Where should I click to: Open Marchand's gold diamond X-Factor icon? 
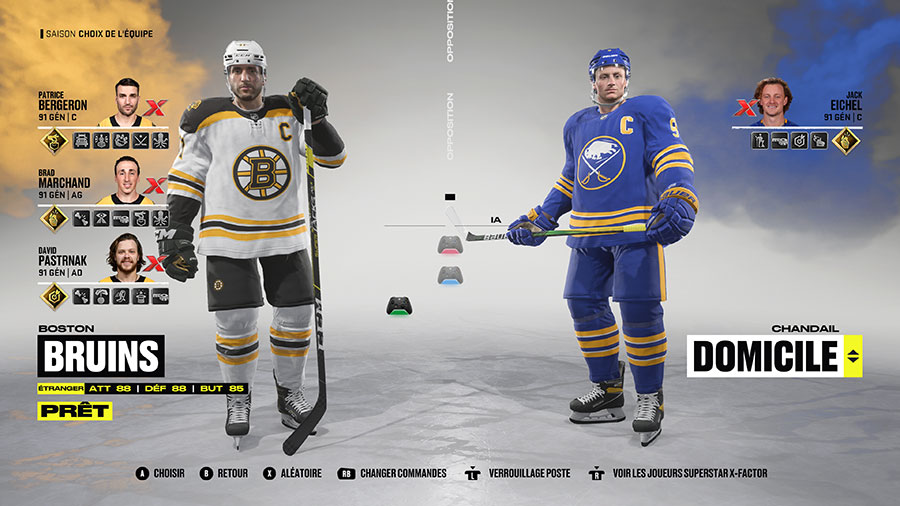click(53, 218)
